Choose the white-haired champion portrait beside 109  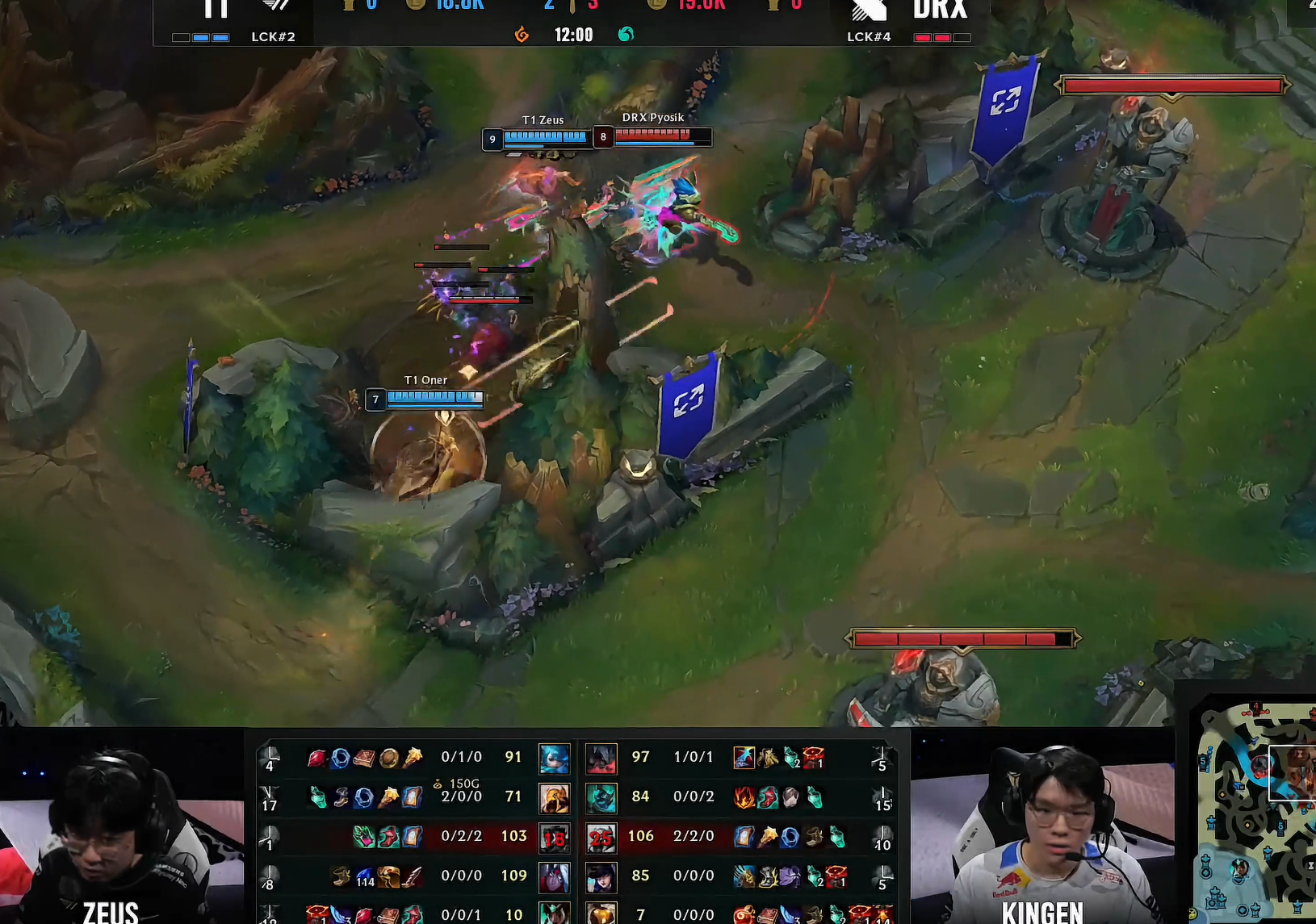coord(554,876)
